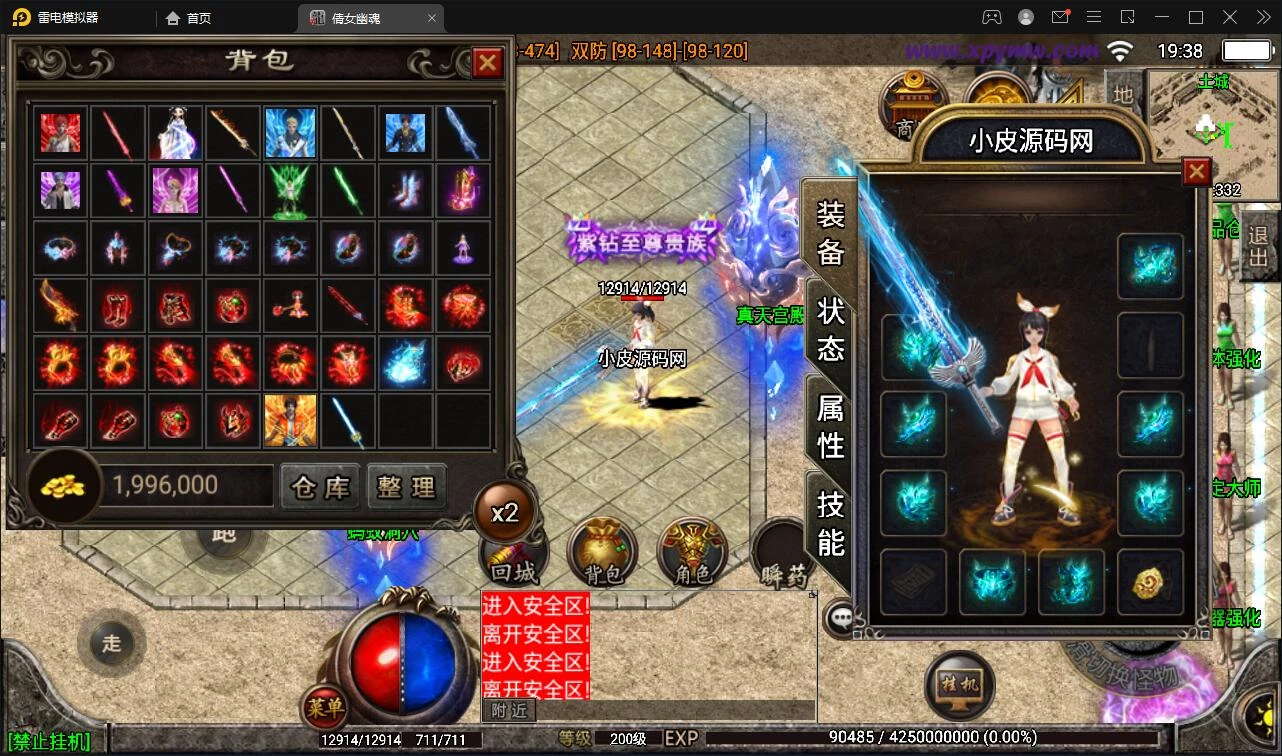Screen dimensions: 1282x756
Task: Open the 背包 bag icon
Action: 603,555
